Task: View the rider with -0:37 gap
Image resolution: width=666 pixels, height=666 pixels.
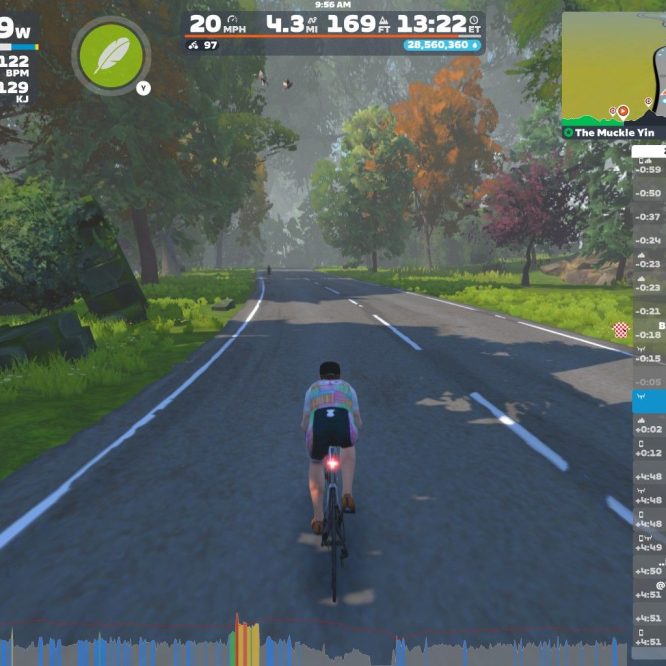Action: point(649,216)
